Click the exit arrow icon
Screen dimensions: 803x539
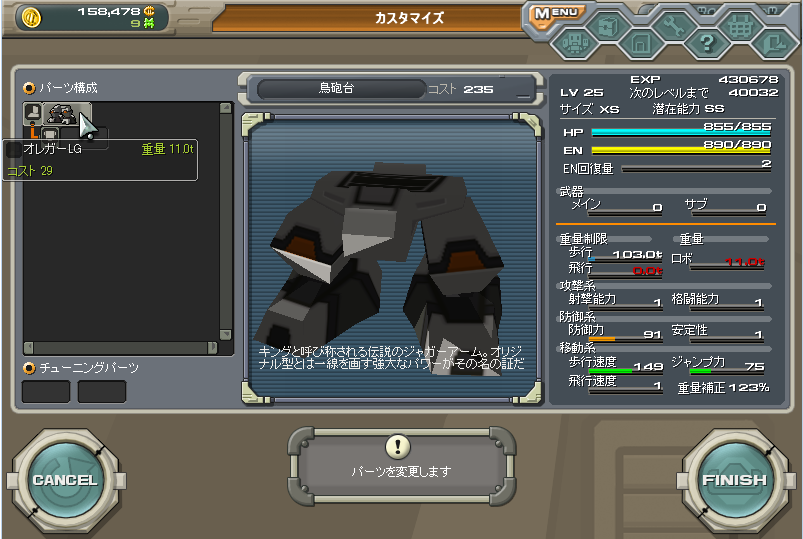click(x=773, y=43)
